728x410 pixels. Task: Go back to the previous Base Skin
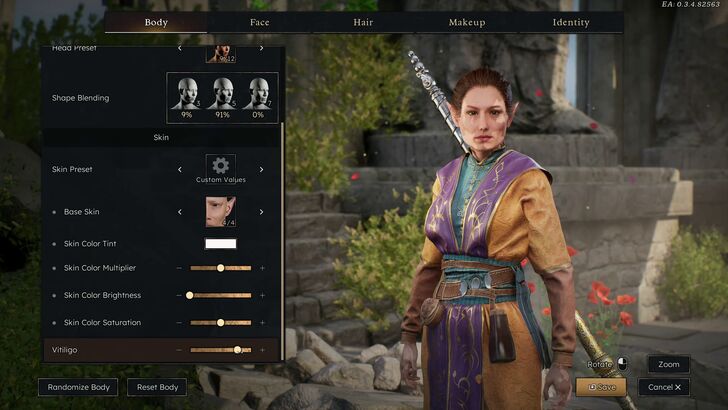[x=180, y=212]
